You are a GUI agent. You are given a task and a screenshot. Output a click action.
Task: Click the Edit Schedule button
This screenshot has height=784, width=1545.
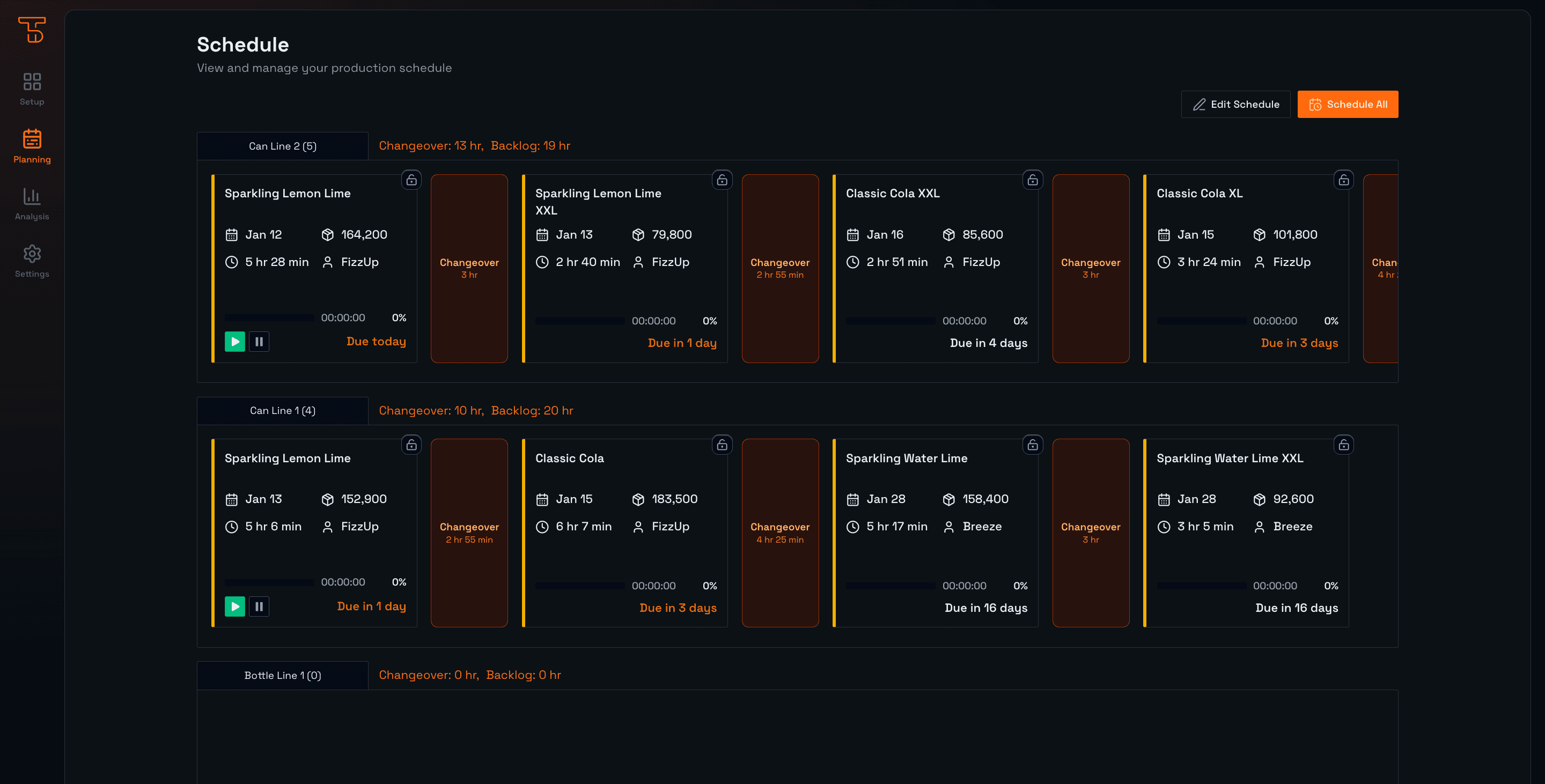(x=1235, y=103)
